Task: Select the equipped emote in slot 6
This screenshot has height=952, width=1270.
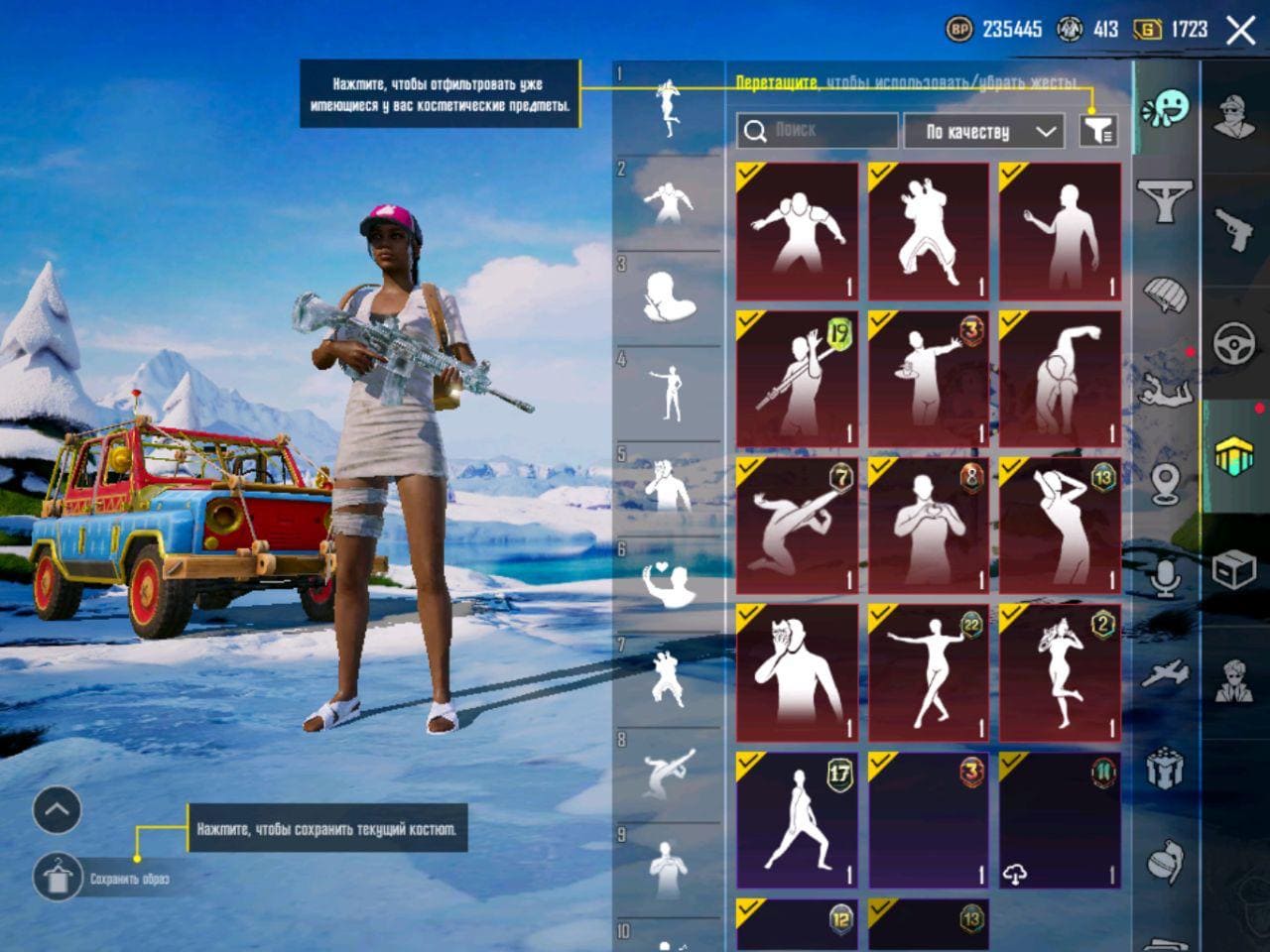Action: 669,583
